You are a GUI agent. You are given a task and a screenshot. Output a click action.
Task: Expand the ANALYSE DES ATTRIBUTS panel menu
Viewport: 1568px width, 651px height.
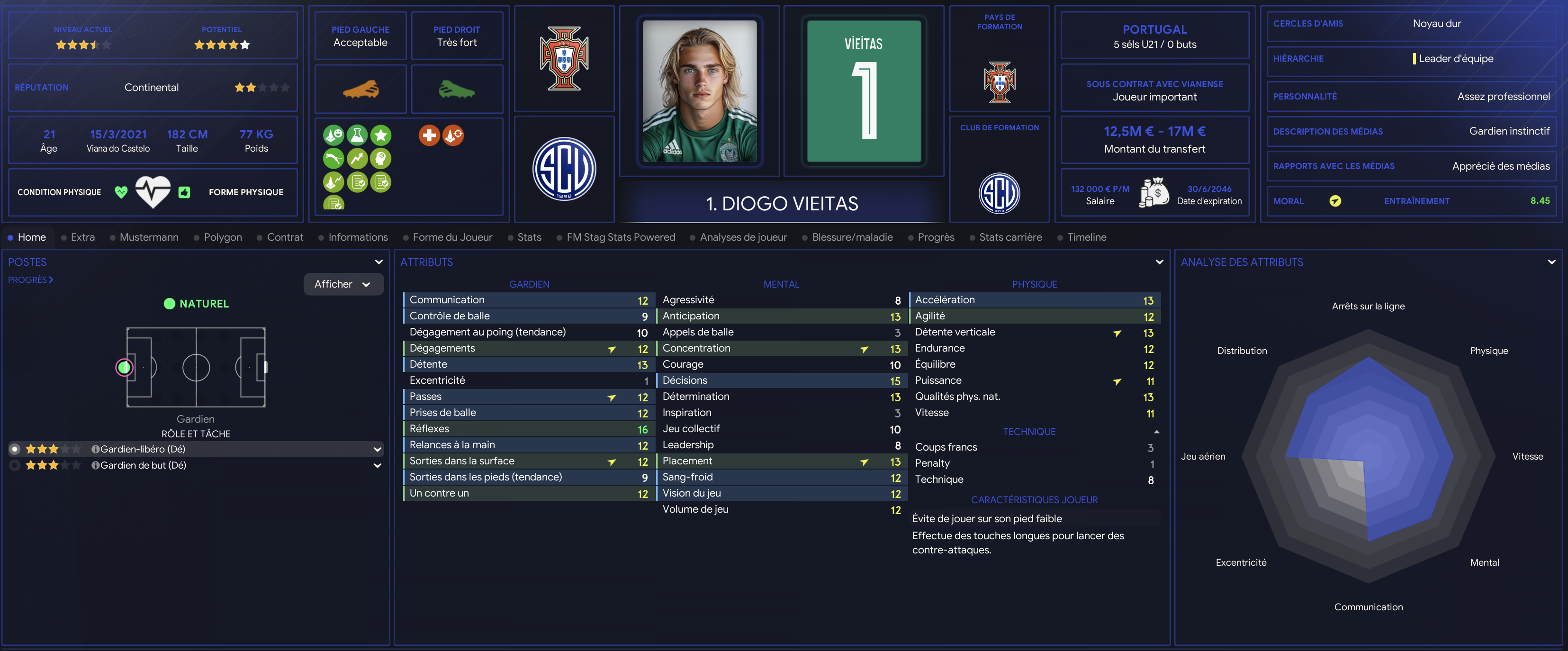[1551, 262]
